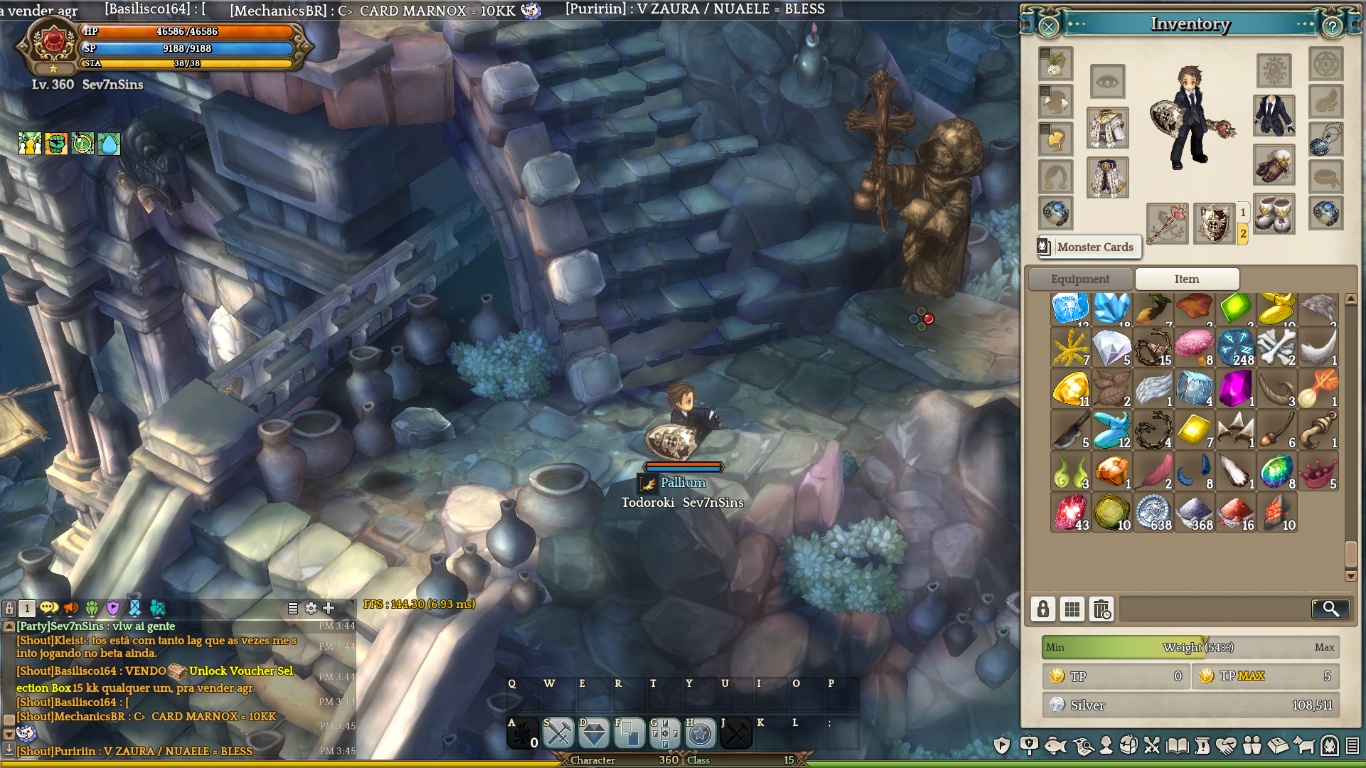Click the equipped shield slot
This screenshot has height=768, width=1366.
[1214, 223]
